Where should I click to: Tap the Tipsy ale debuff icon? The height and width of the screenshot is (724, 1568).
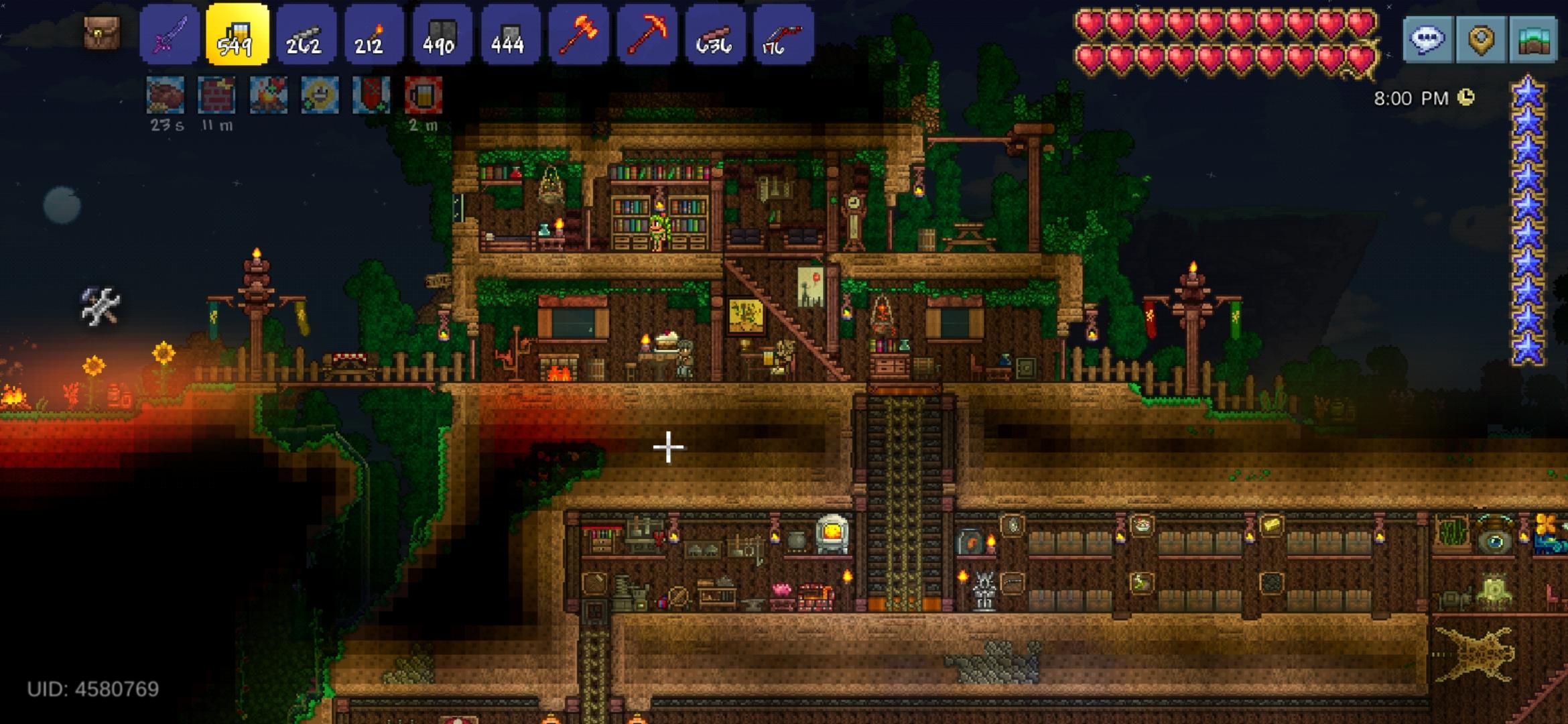coord(423,95)
